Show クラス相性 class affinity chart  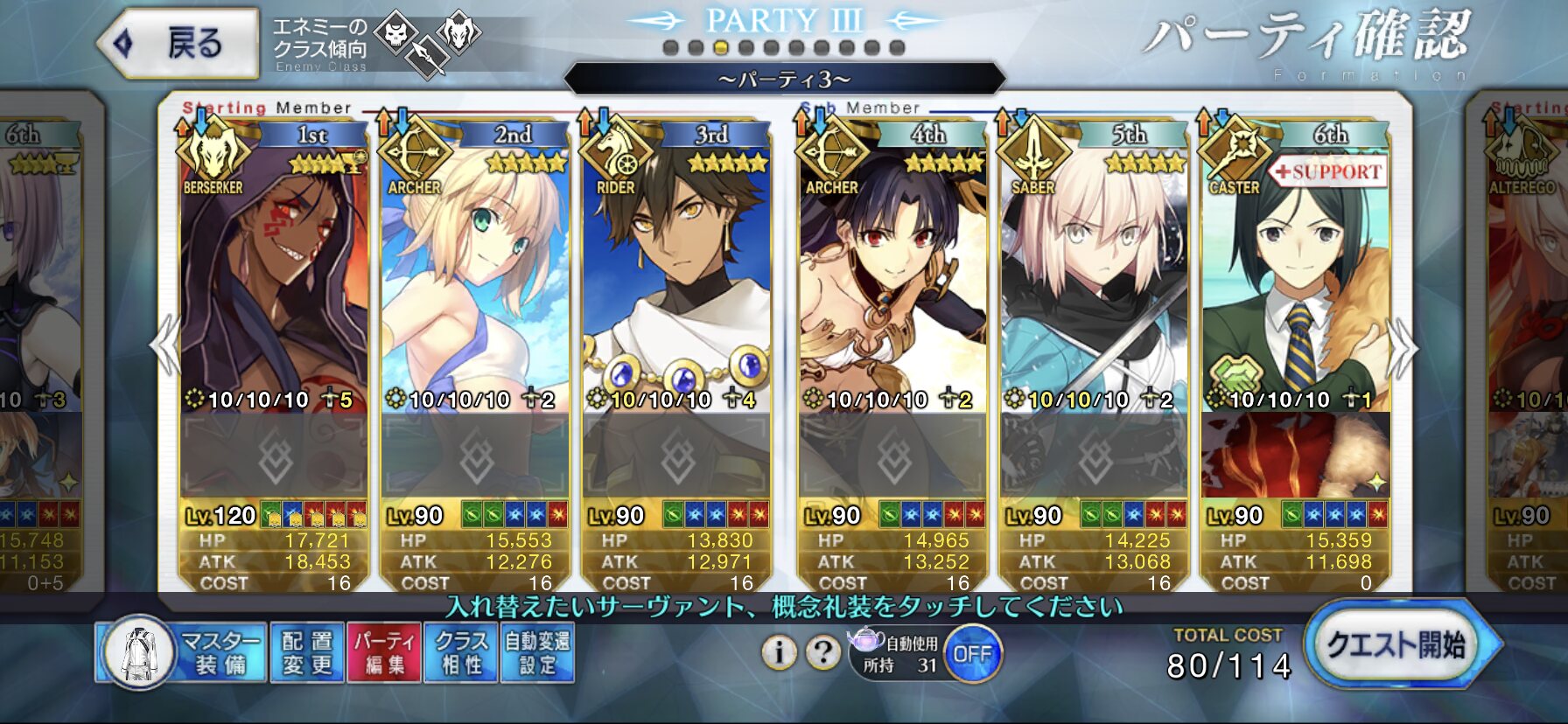click(461, 653)
